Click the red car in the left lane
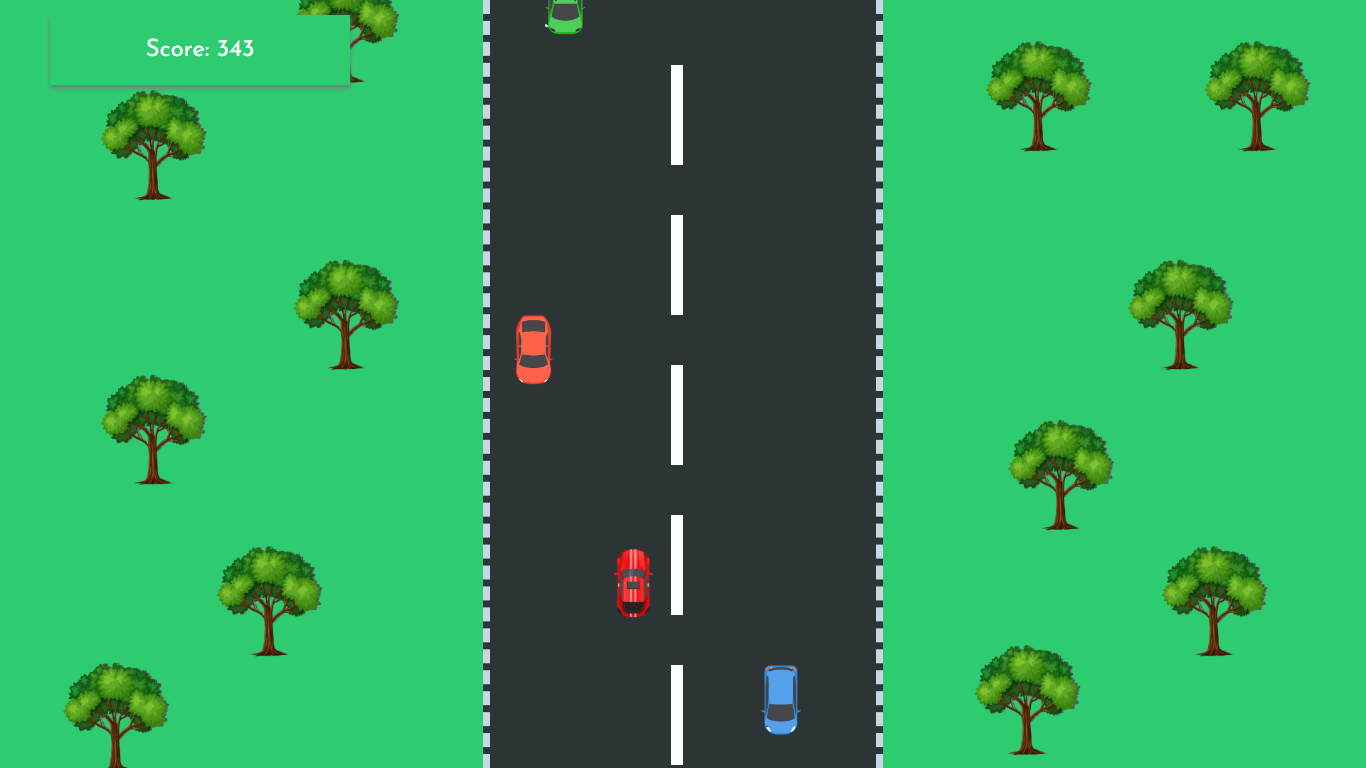 (x=535, y=348)
